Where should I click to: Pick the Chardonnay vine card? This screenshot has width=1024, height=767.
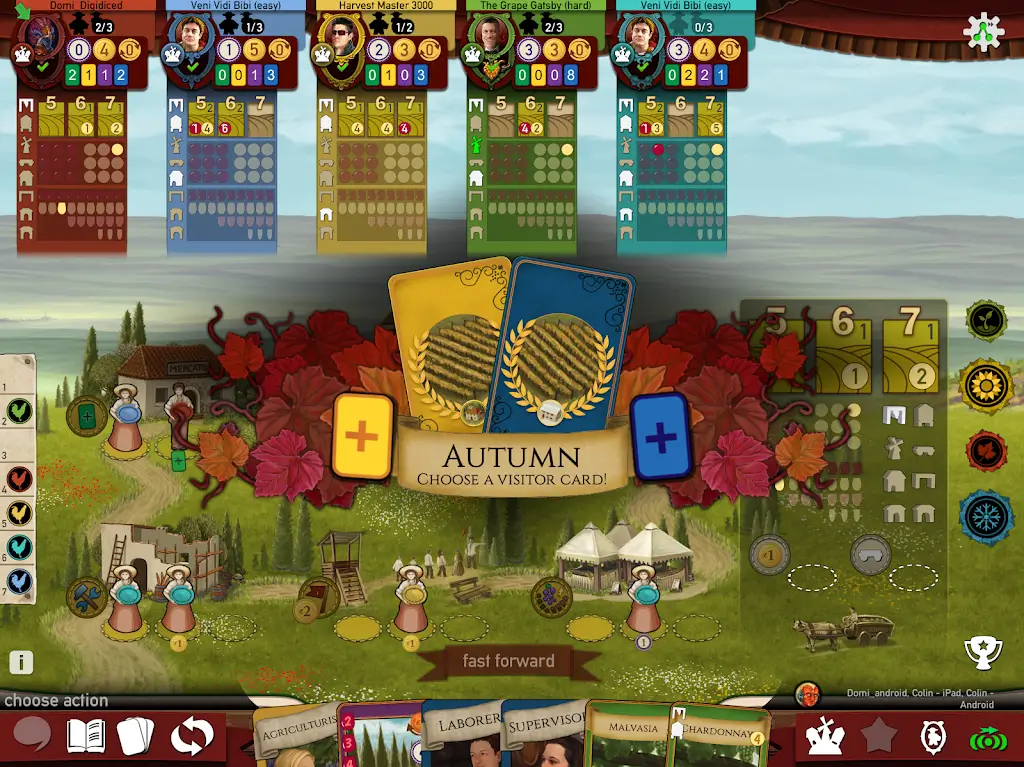[720, 736]
